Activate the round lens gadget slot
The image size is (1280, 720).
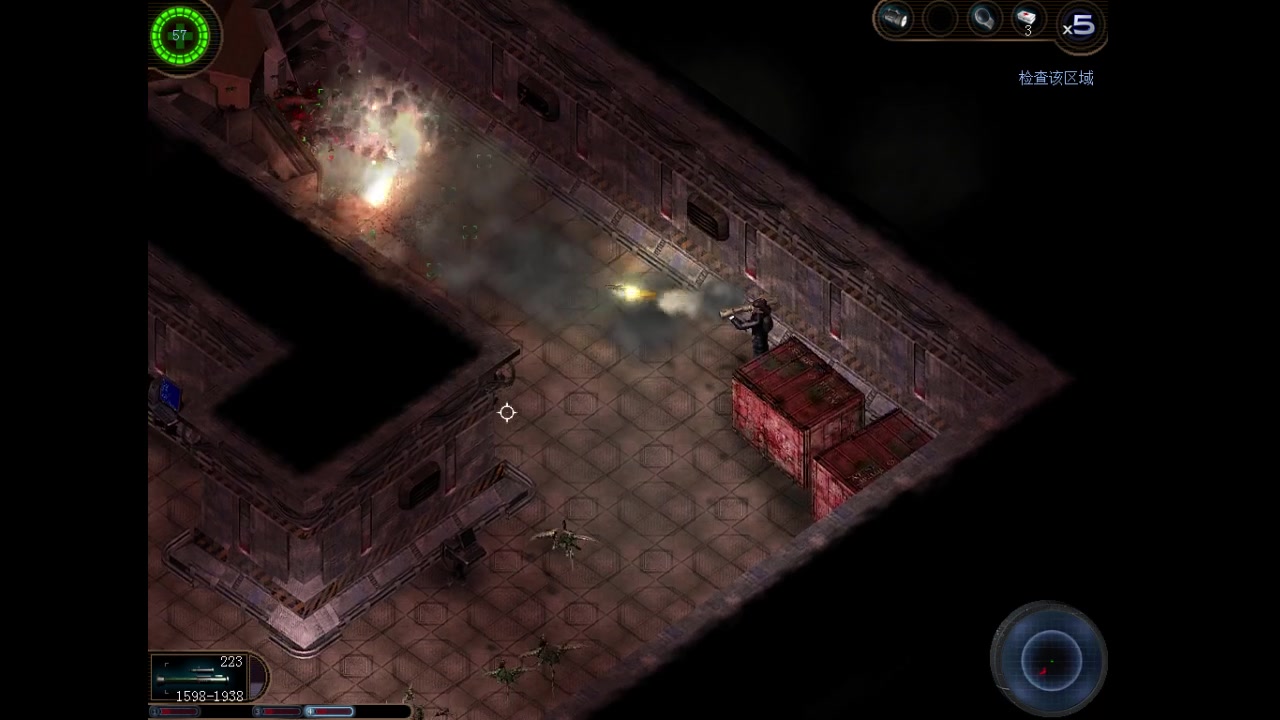click(x=983, y=18)
